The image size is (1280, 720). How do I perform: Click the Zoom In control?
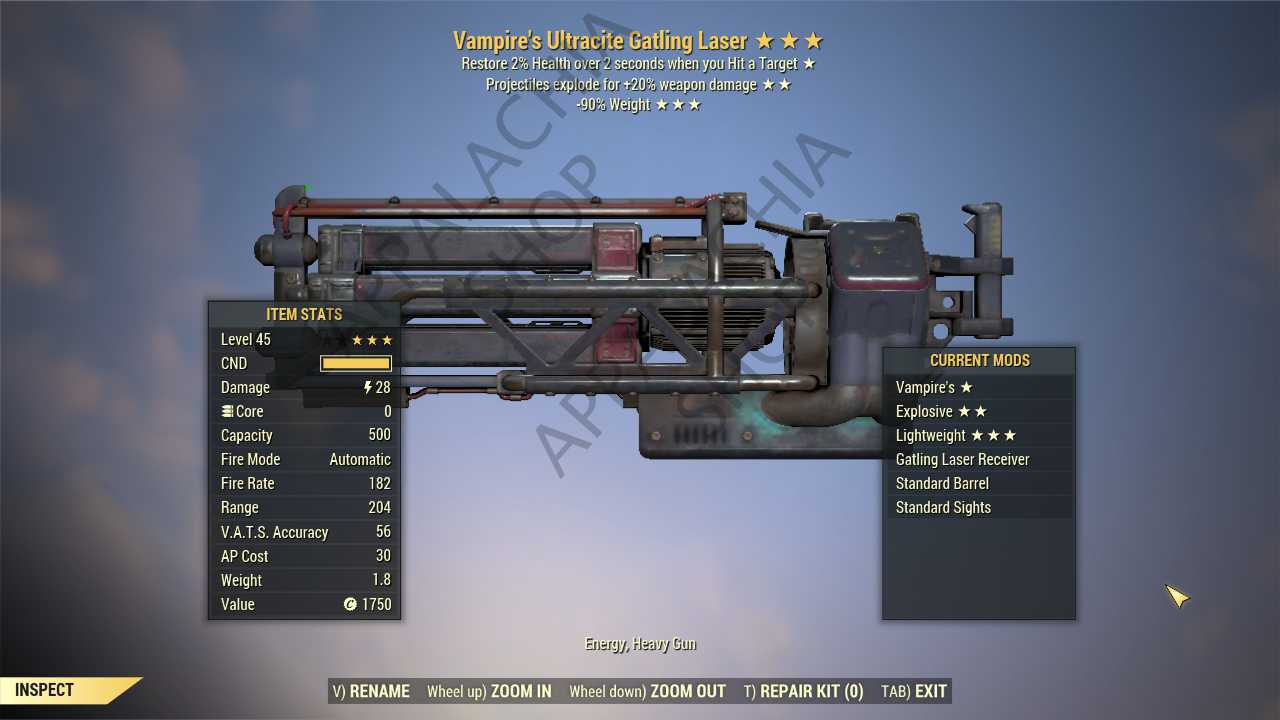tap(489, 691)
